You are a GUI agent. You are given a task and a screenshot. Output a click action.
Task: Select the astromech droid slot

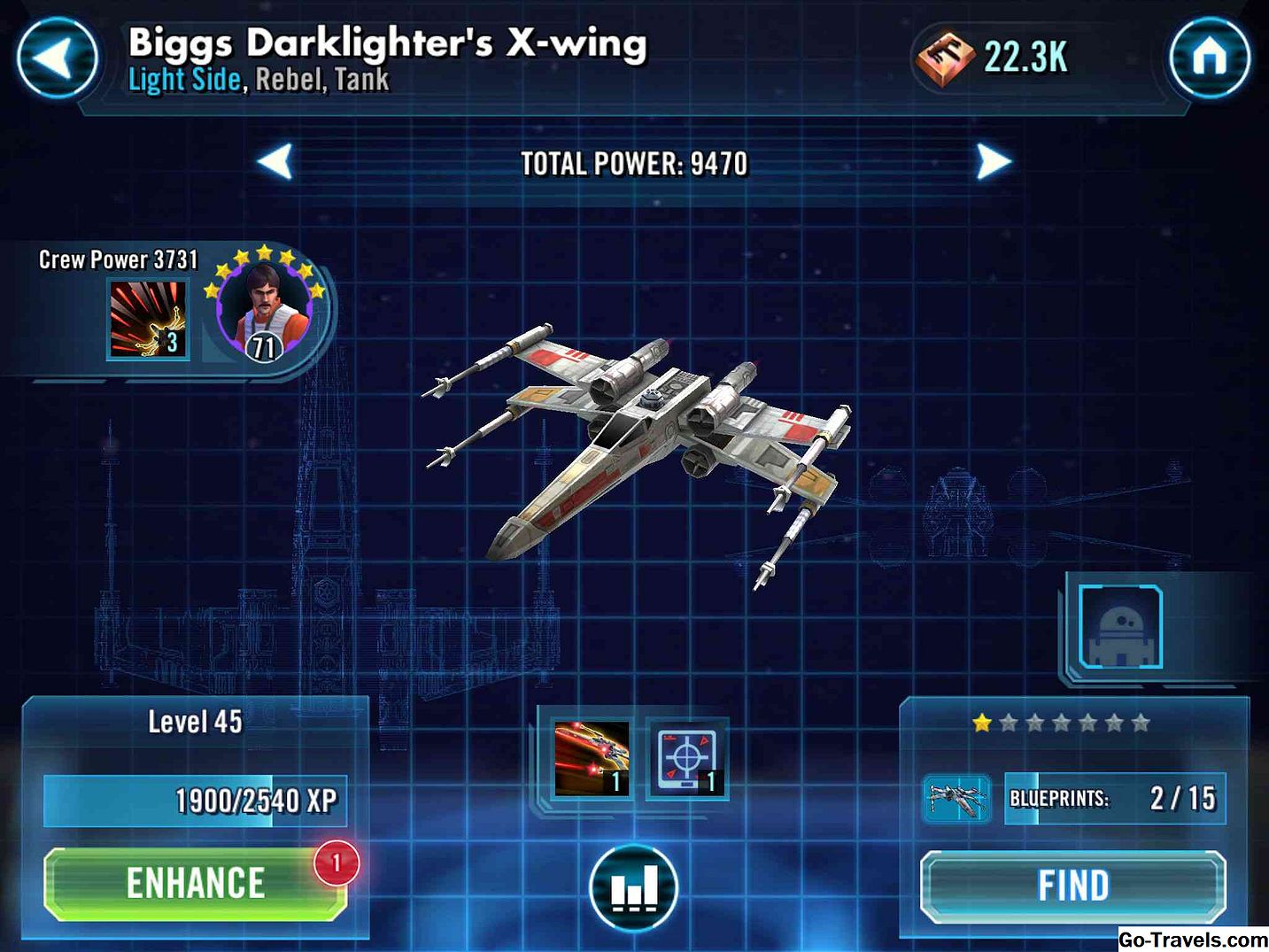[x=1120, y=627]
